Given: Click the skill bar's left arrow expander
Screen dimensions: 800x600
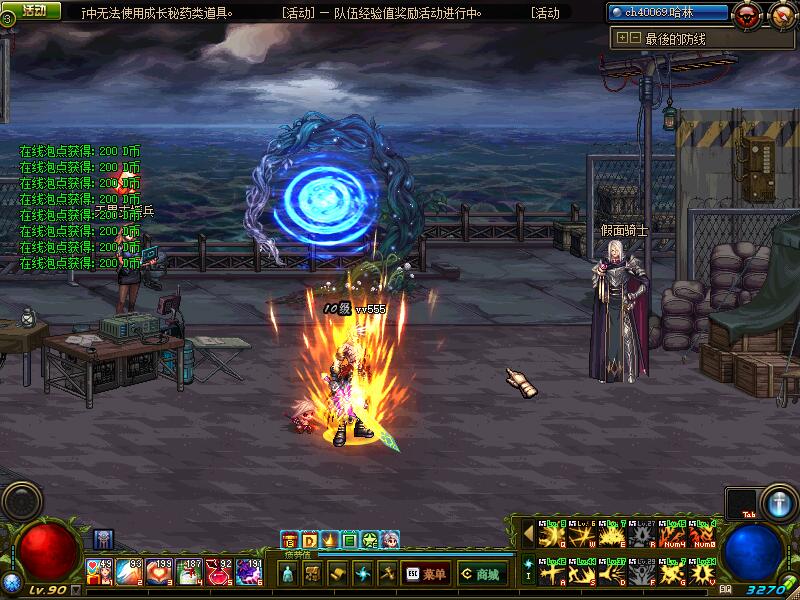Looking at the screenshot, I should point(528,536).
